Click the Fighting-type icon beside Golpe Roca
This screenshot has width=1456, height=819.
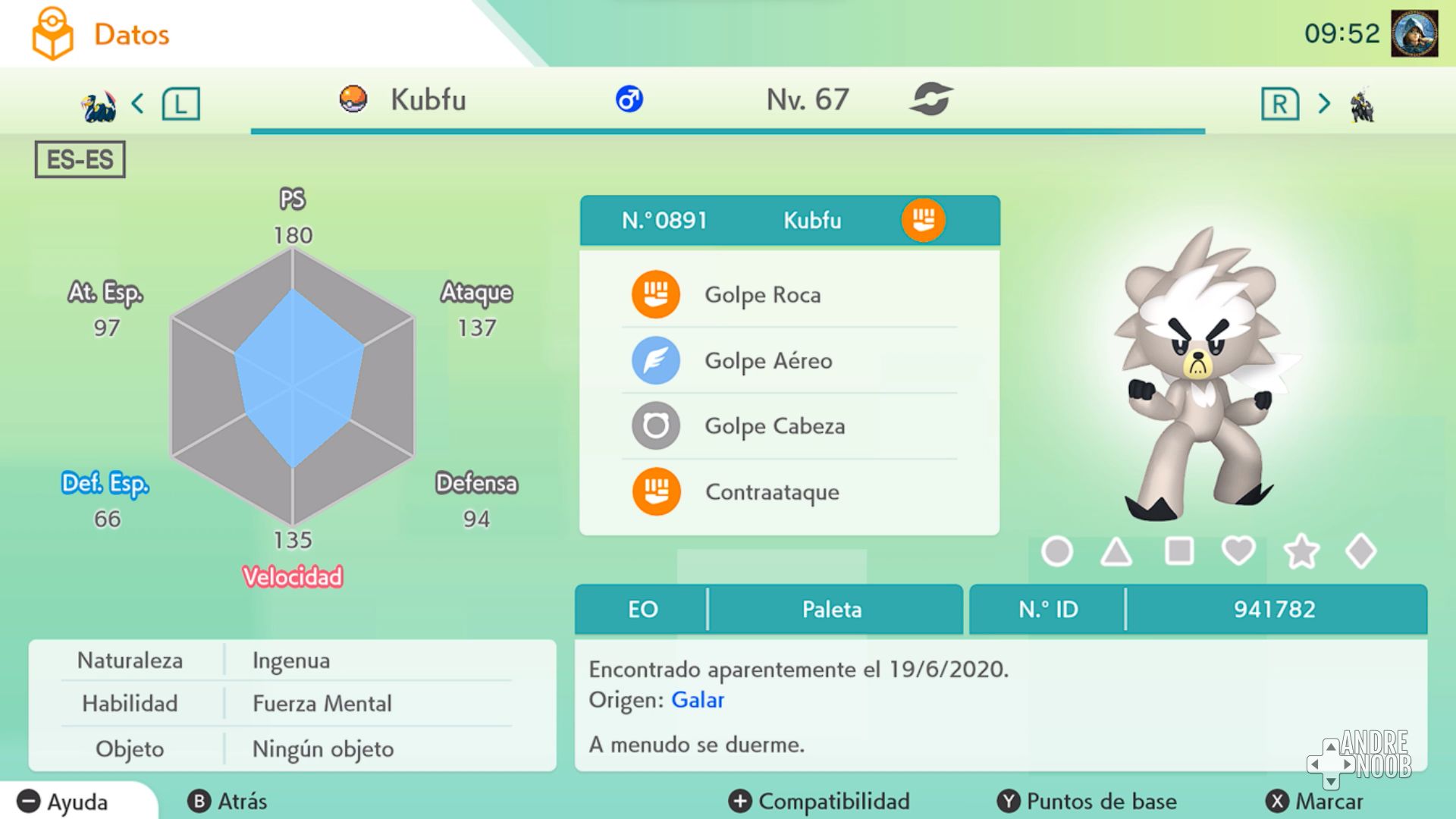(x=657, y=295)
